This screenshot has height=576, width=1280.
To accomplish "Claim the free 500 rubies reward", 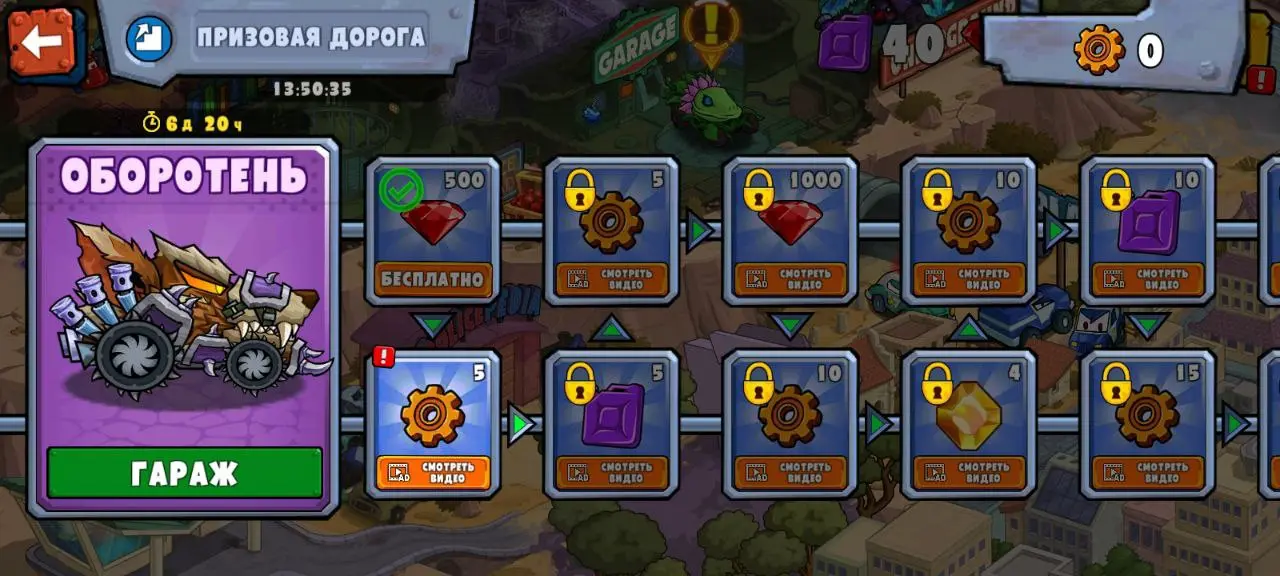I will pyautogui.click(x=433, y=279).
